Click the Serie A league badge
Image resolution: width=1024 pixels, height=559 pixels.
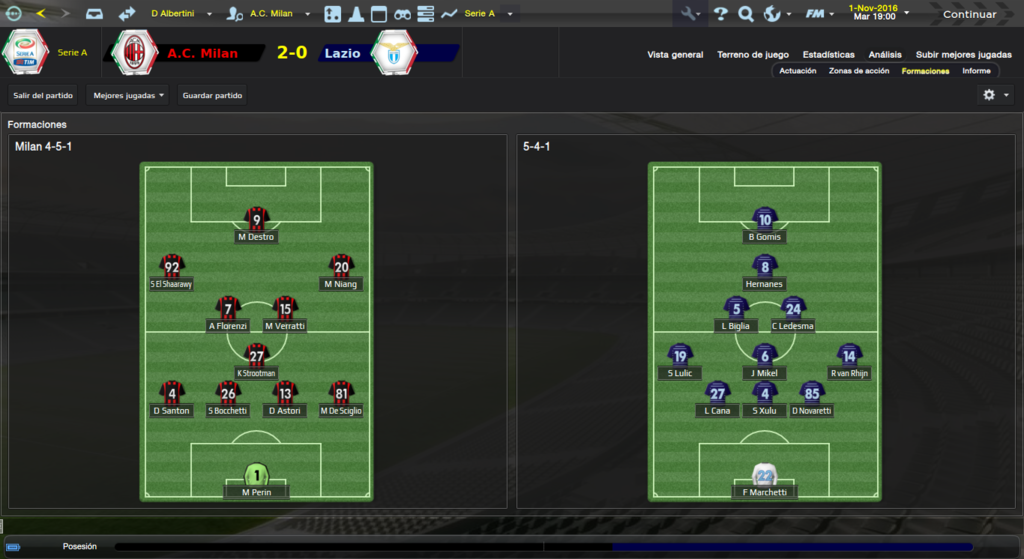click(27, 52)
